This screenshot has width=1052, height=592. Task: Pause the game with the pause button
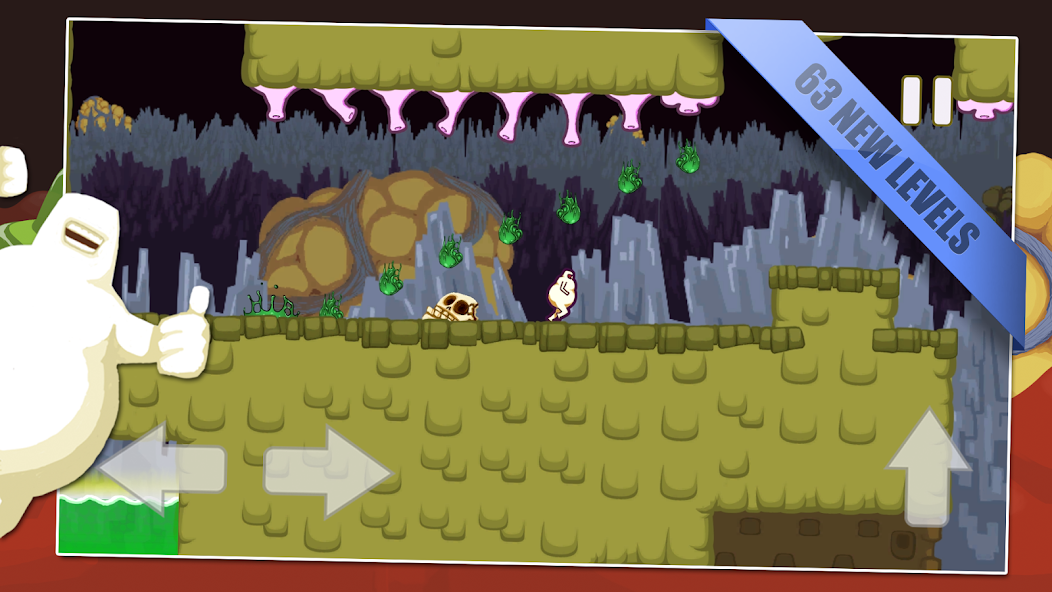coord(927,101)
